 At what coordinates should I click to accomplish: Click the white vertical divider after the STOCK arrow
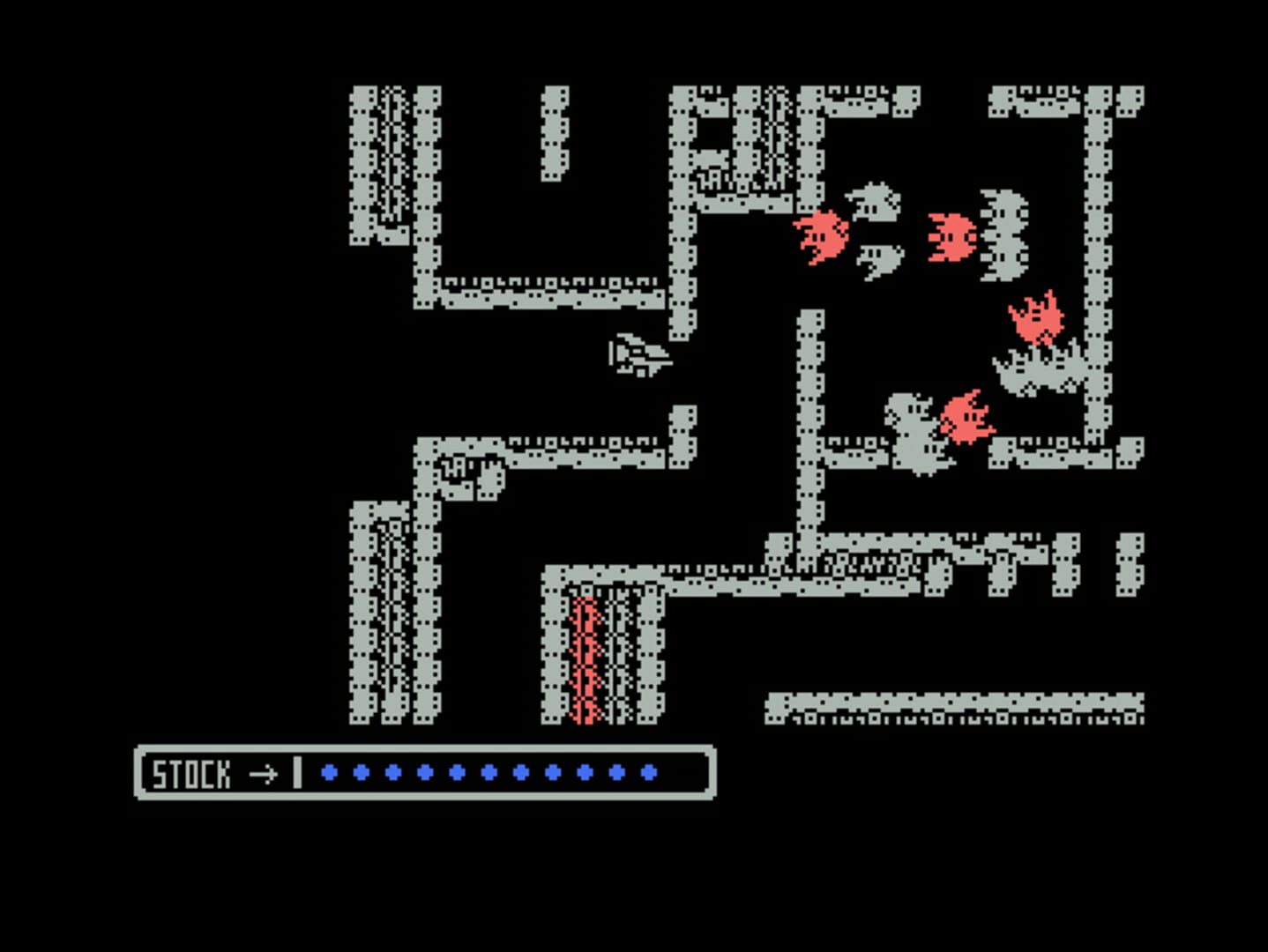click(297, 773)
